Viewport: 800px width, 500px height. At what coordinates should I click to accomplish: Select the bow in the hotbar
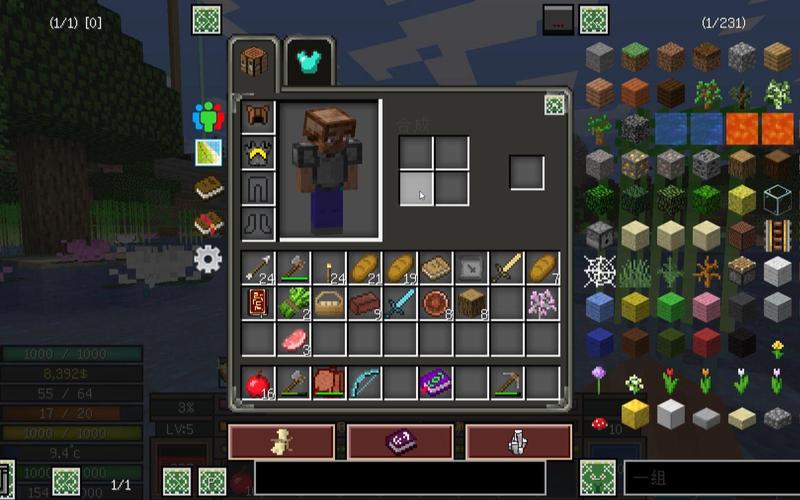coord(364,382)
